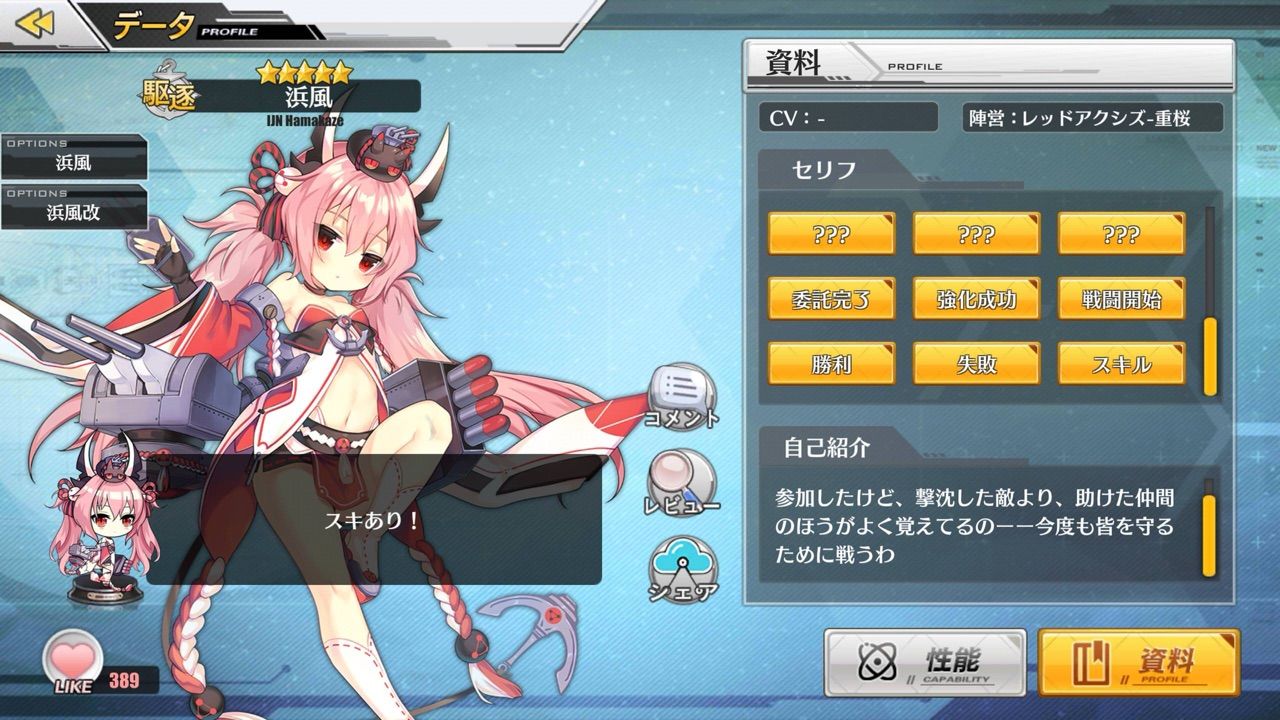Play the 委託完了 voice line
The image size is (1280, 720).
(x=833, y=299)
